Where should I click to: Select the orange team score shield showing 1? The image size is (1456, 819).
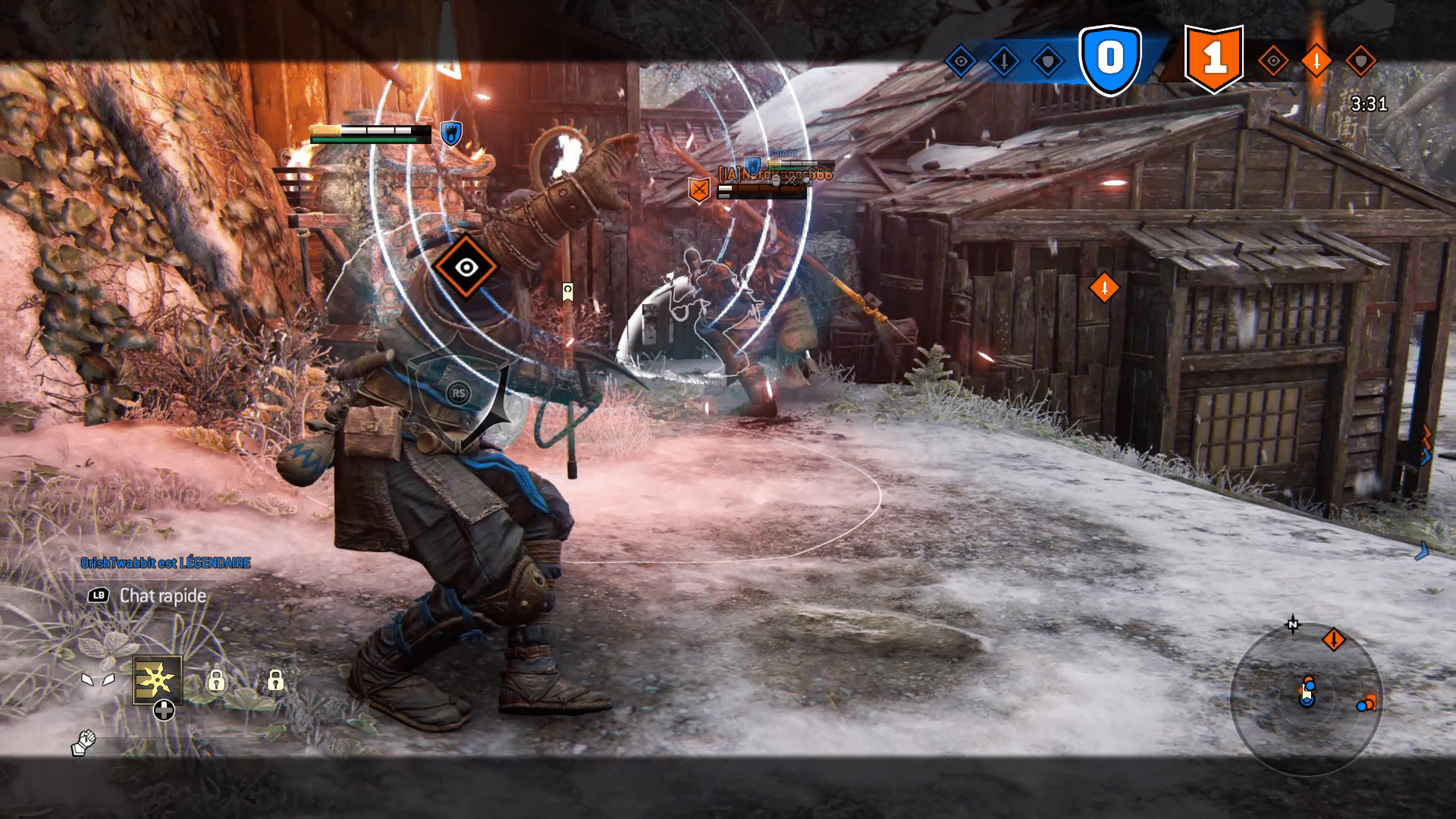[x=1213, y=59]
